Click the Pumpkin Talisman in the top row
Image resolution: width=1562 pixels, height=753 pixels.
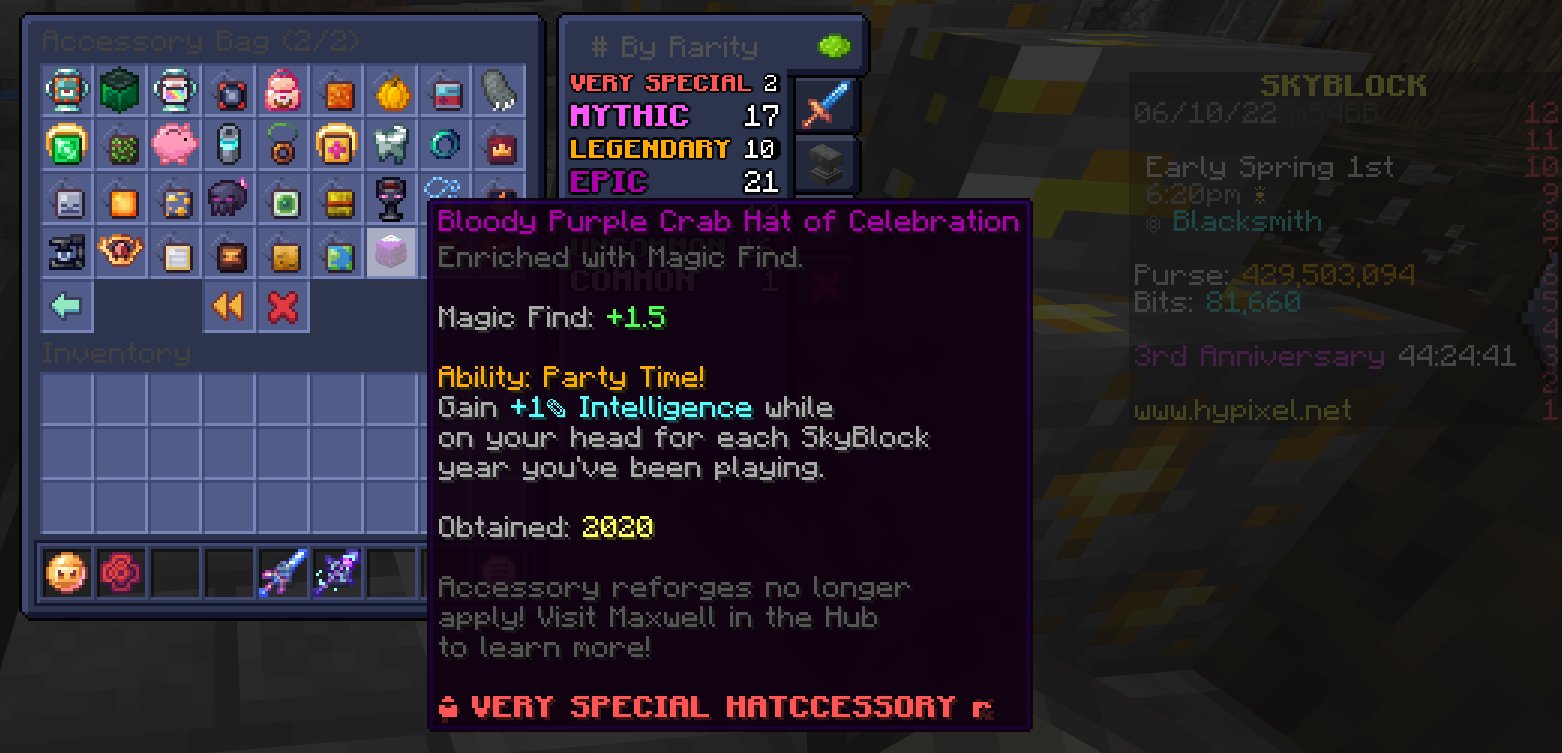coord(390,91)
